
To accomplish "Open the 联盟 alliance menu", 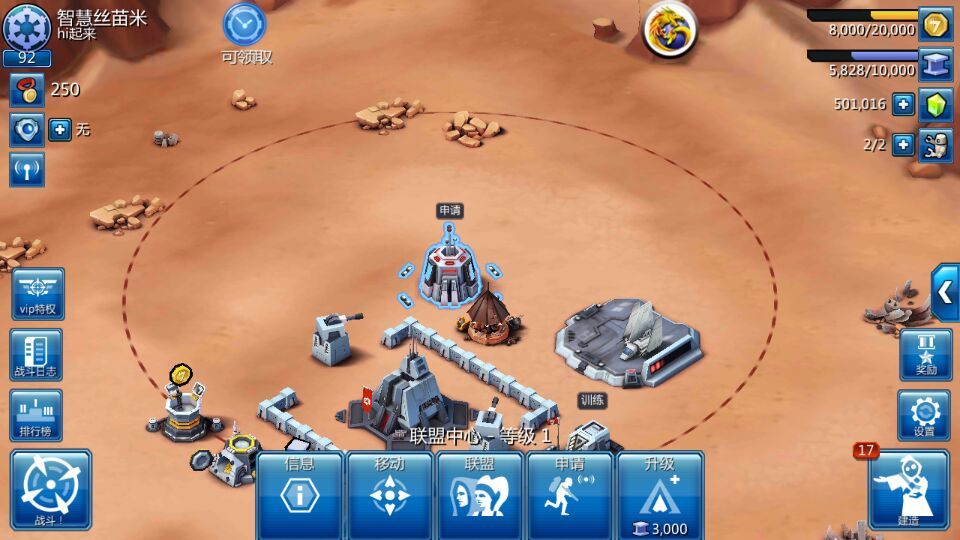I will pyautogui.click(x=479, y=494).
